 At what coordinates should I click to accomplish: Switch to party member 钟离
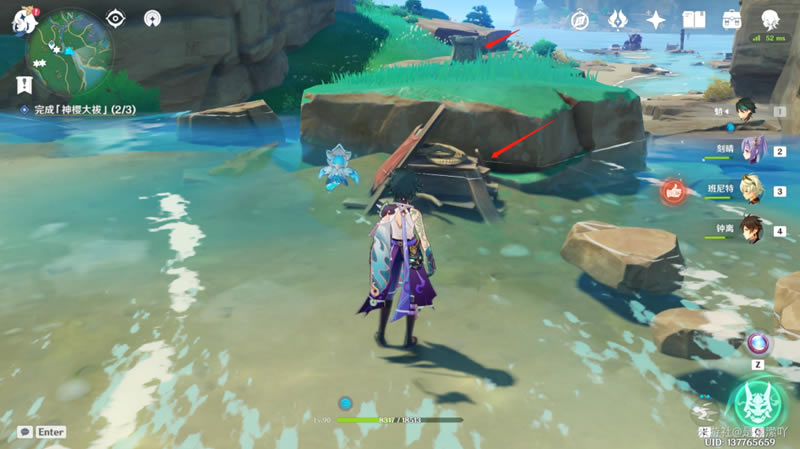click(752, 230)
